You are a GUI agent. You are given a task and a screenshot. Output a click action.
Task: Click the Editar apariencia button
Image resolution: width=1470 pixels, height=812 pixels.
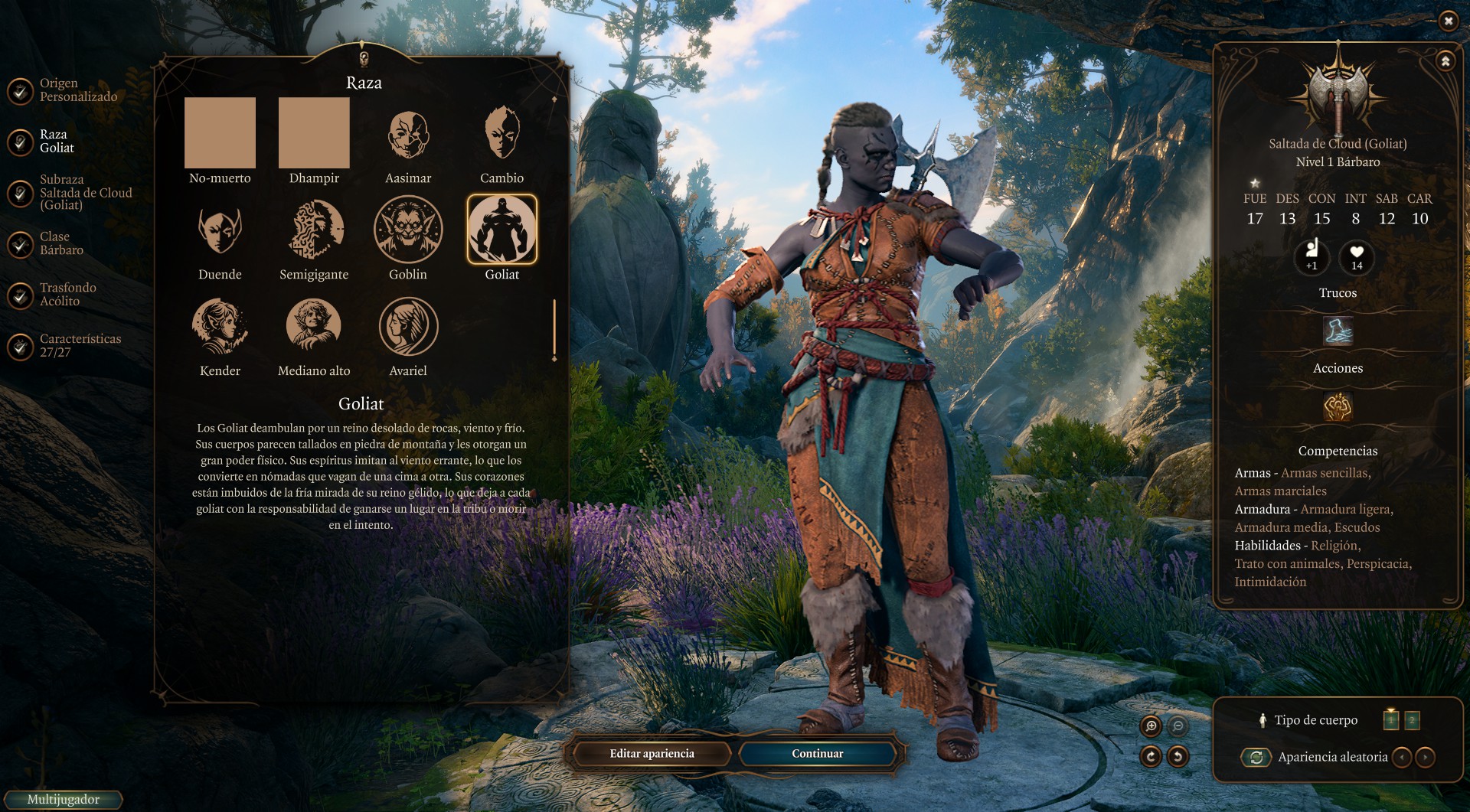pos(652,754)
